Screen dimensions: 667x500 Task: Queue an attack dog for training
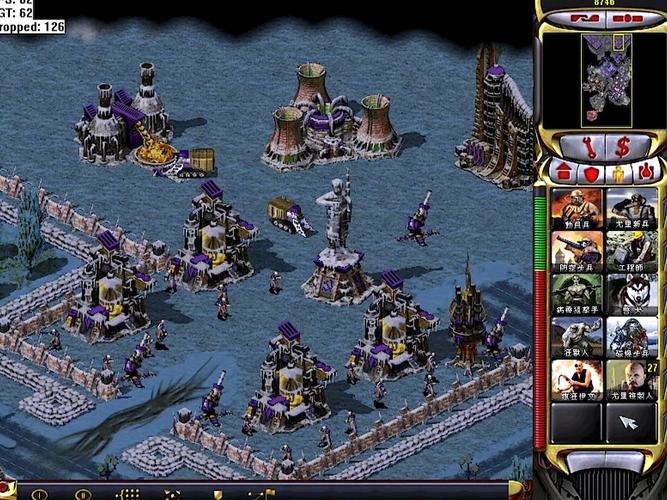tap(631, 295)
